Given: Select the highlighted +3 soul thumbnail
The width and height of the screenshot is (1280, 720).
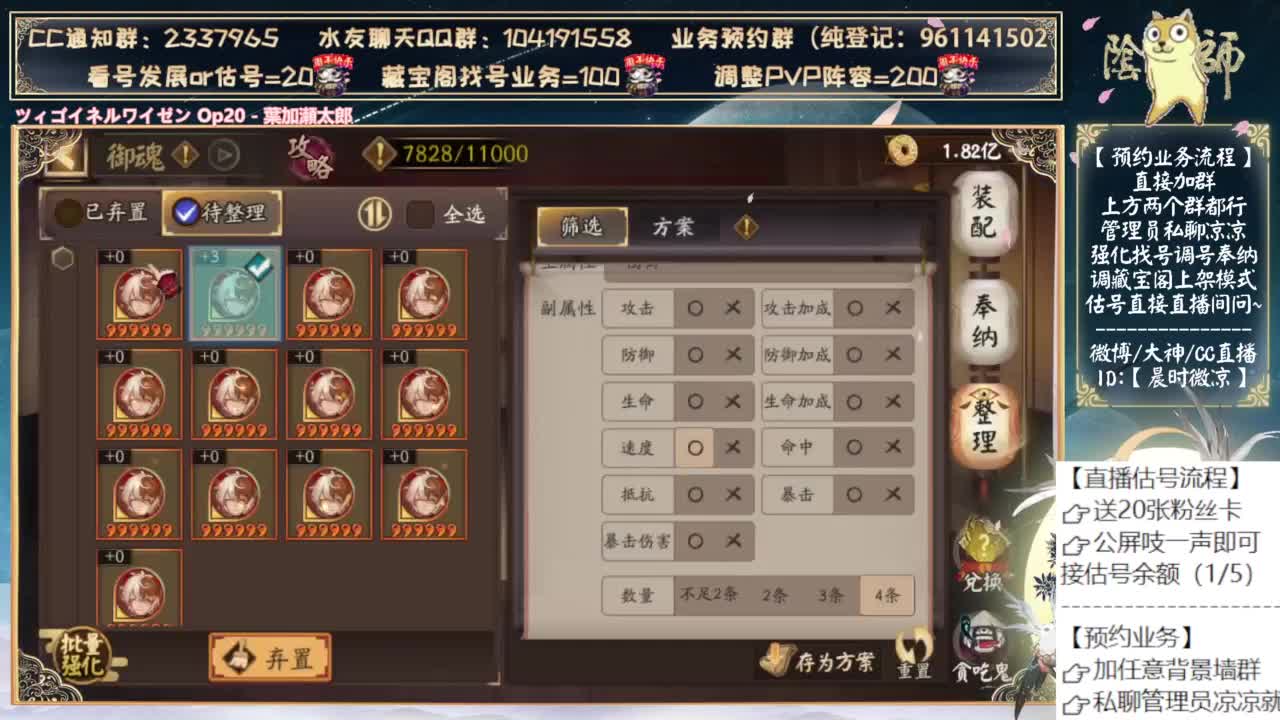Looking at the screenshot, I should [233, 293].
